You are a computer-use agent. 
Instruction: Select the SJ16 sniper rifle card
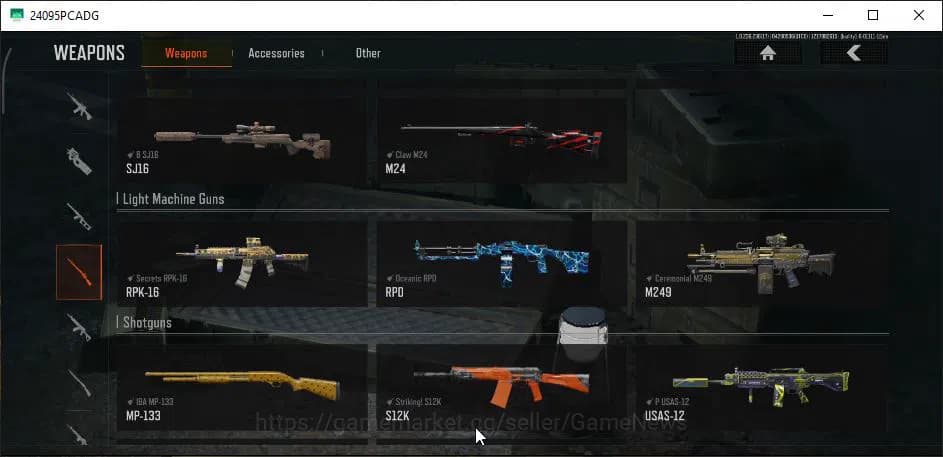tap(242, 139)
